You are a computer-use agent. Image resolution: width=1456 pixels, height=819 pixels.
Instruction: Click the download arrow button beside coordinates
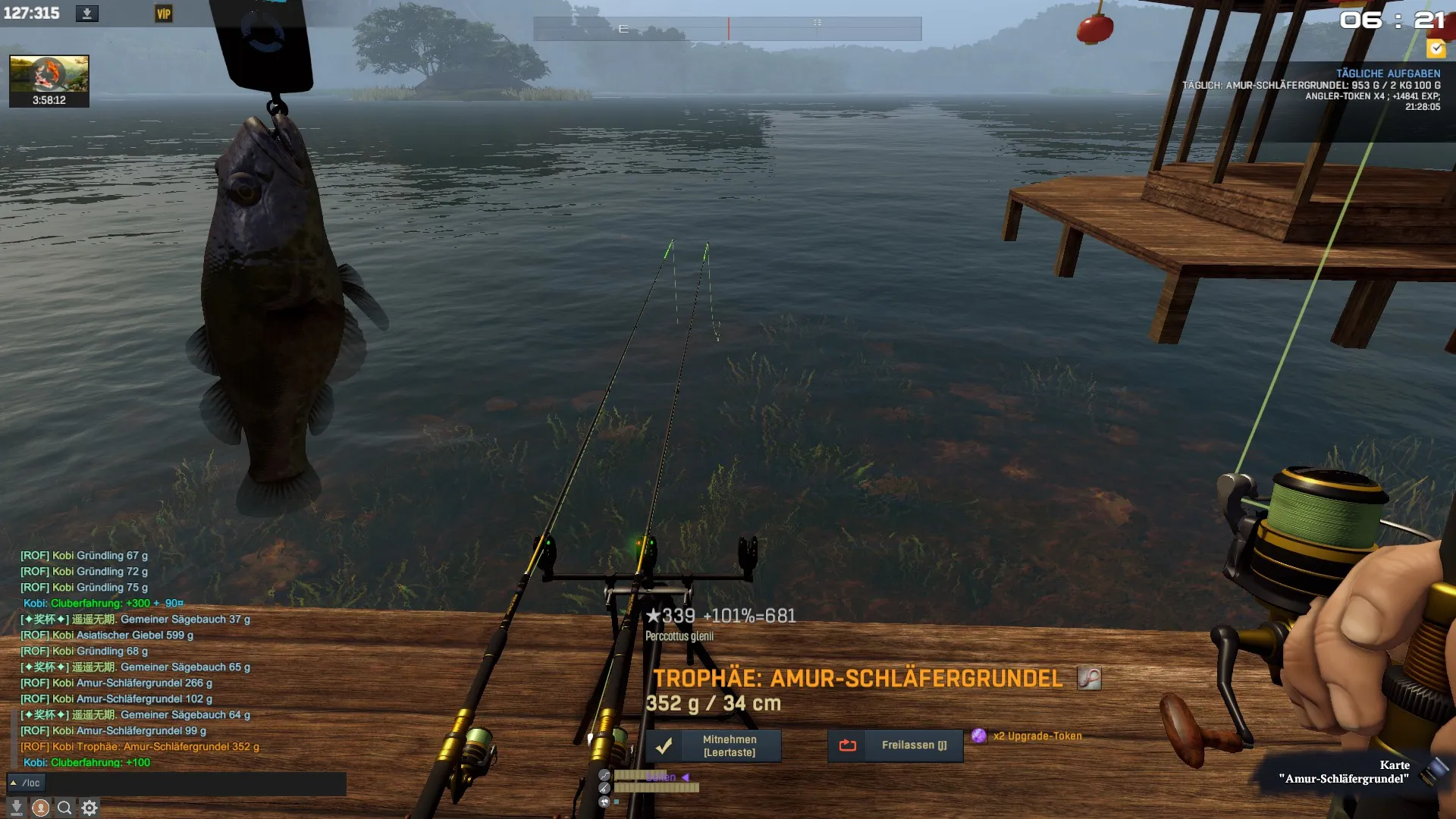coord(87,14)
